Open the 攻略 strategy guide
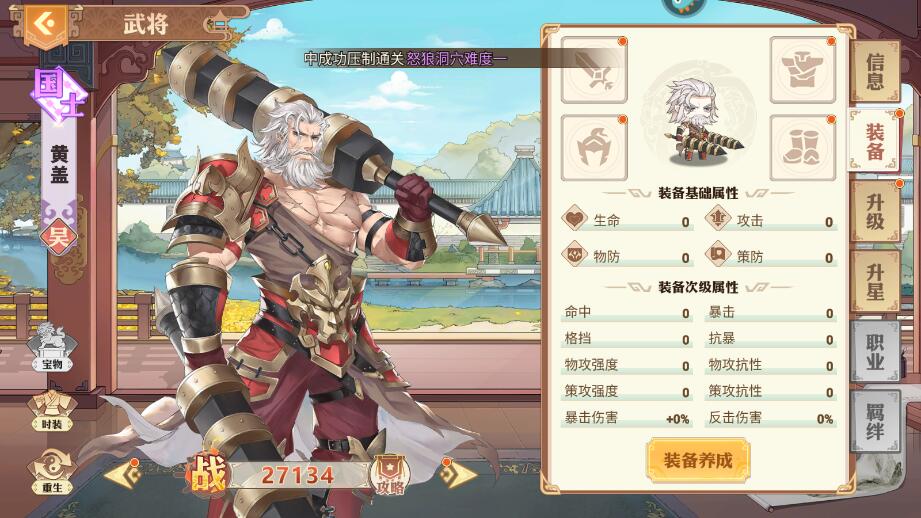Viewport: 921px width, 518px height. coord(389,475)
